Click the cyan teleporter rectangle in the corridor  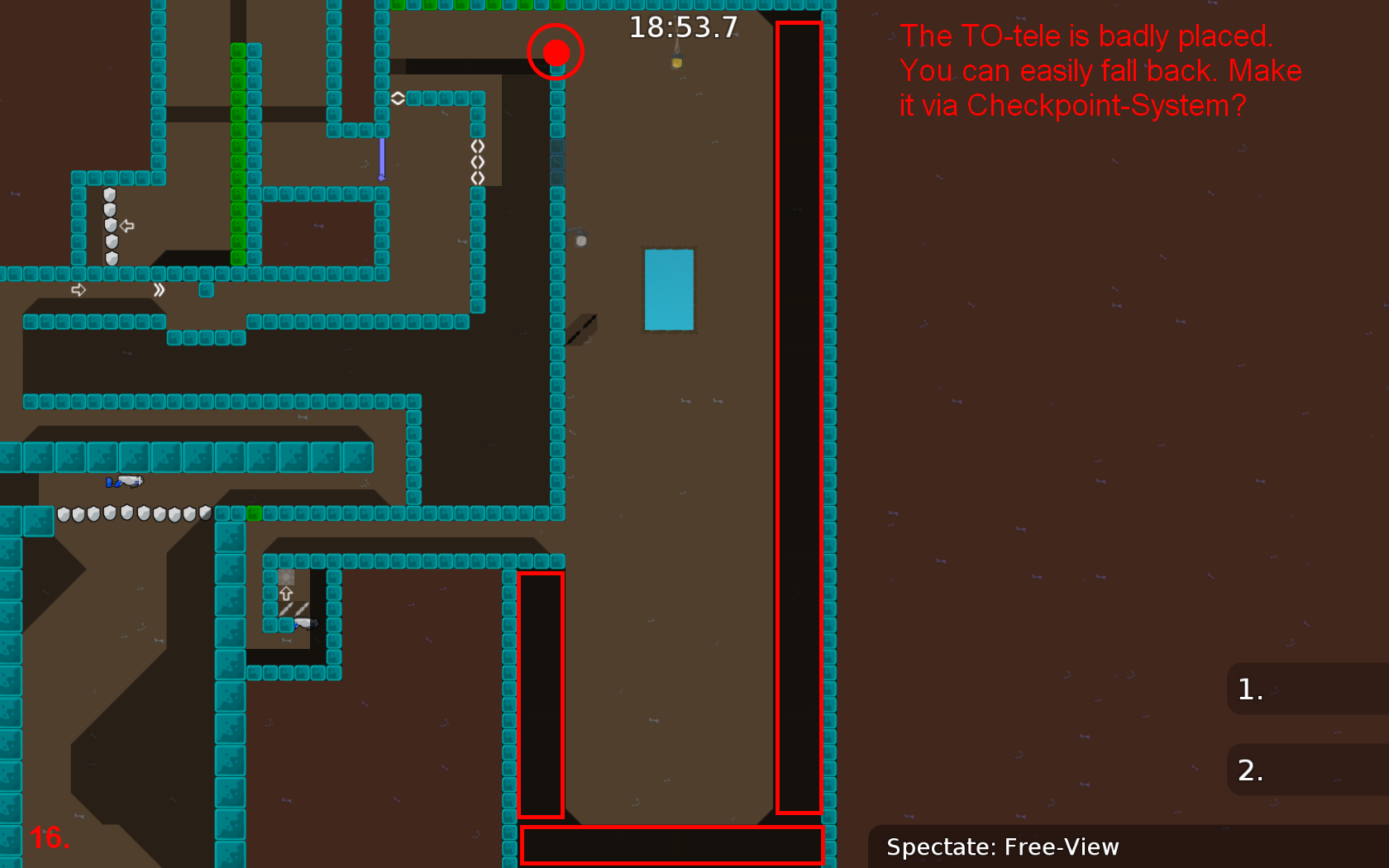669,290
